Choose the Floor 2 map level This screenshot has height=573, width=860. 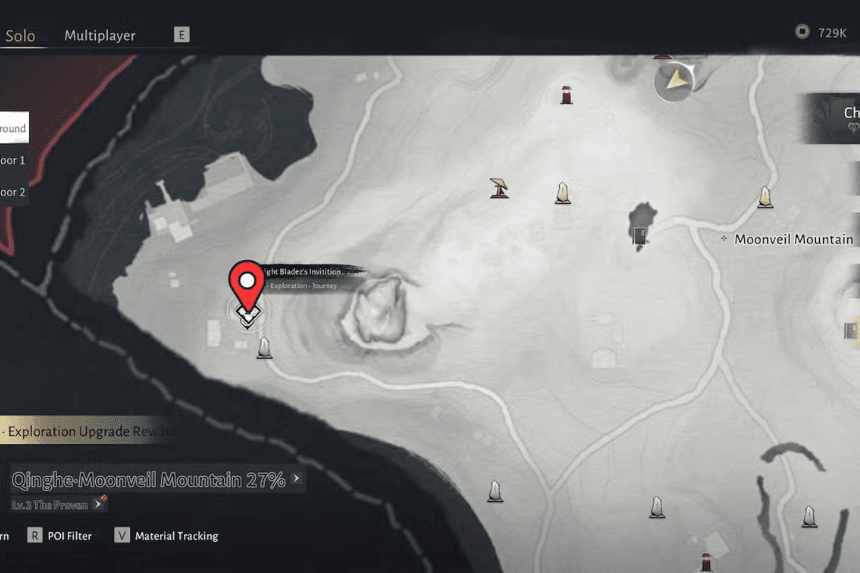click(x=14, y=192)
